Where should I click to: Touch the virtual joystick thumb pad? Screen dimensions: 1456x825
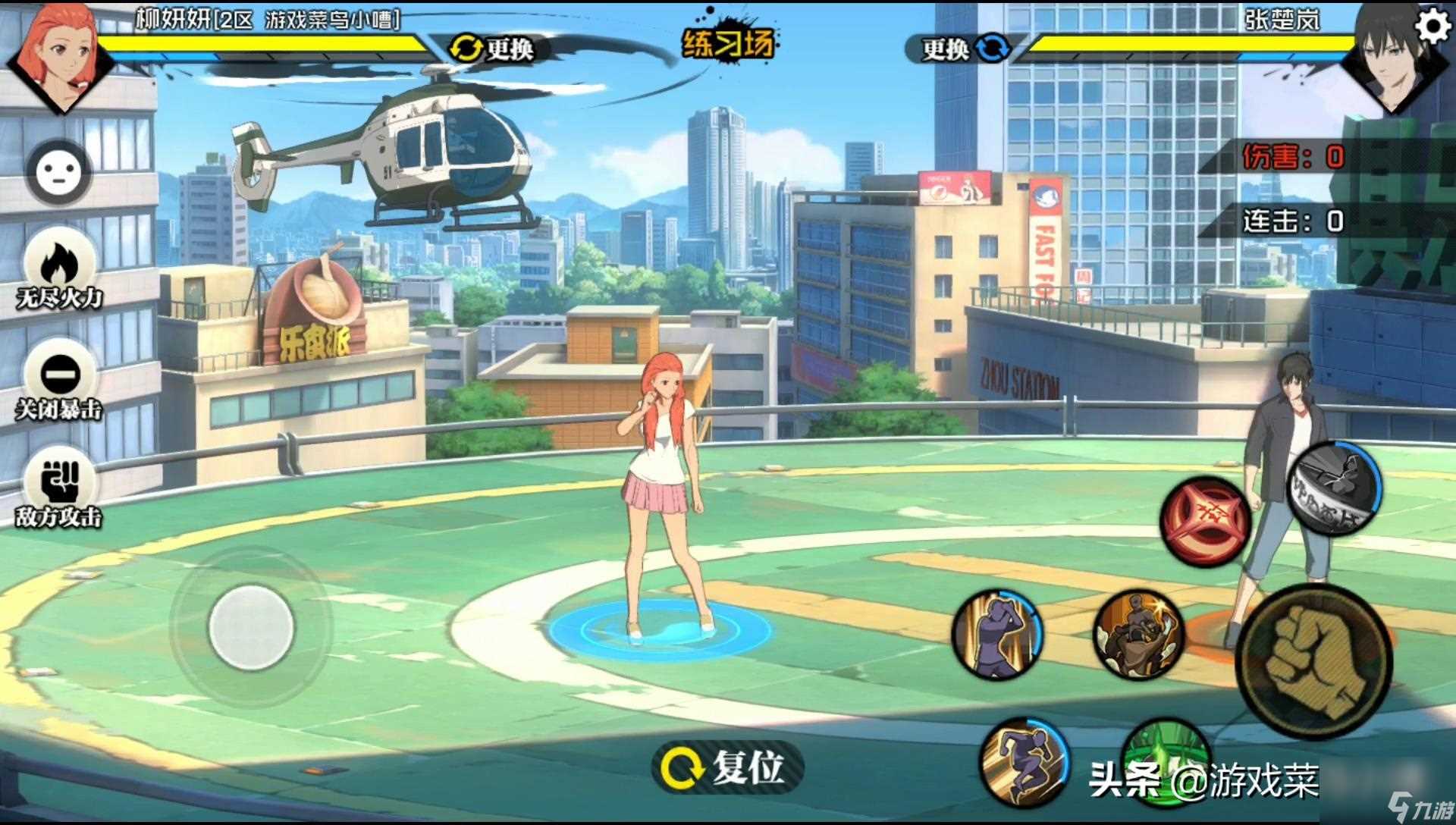click(x=250, y=626)
